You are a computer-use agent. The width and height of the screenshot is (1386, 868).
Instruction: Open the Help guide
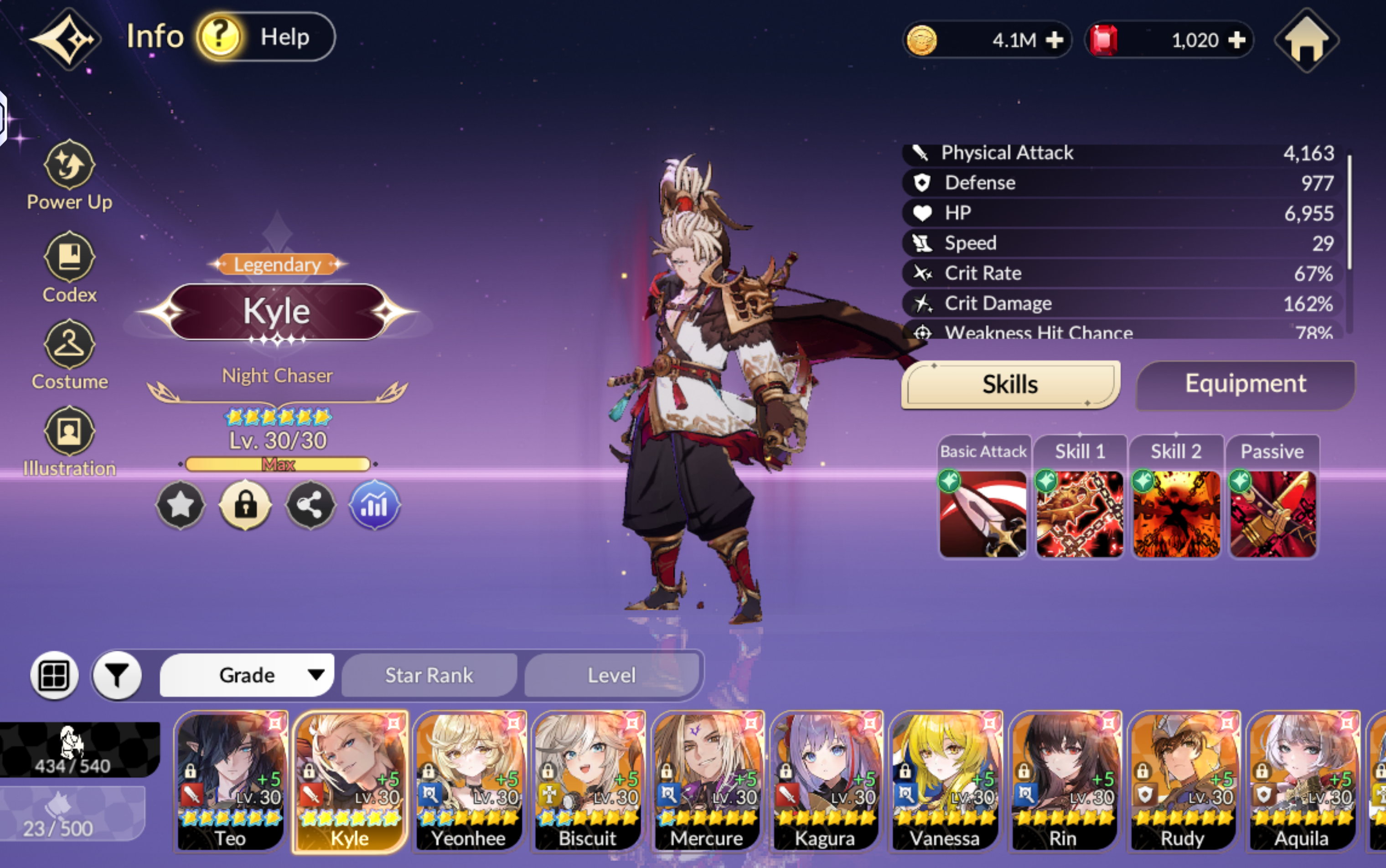tap(266, 37)
